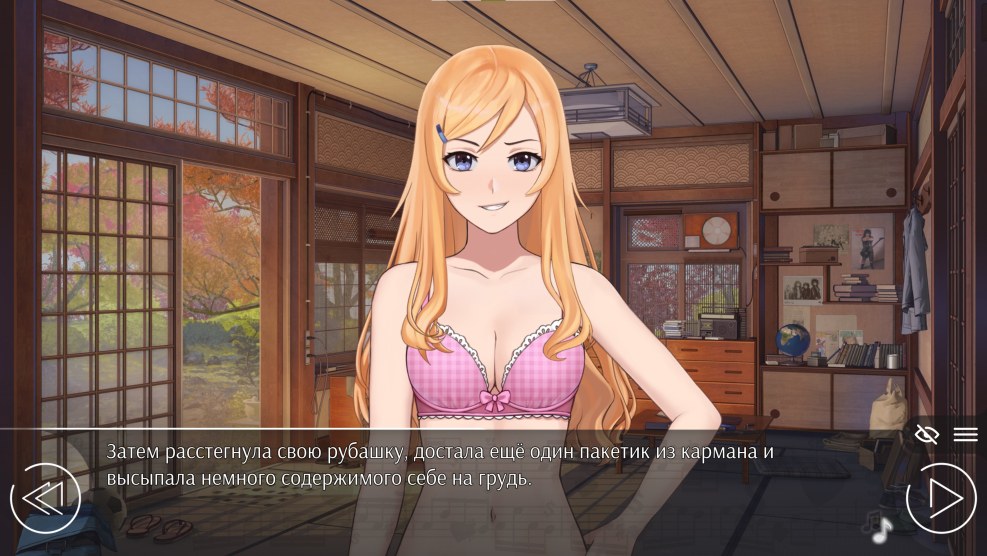Go back using the rewind arrow button
This screenshot has height=556, width=987.
click(45, 498)
